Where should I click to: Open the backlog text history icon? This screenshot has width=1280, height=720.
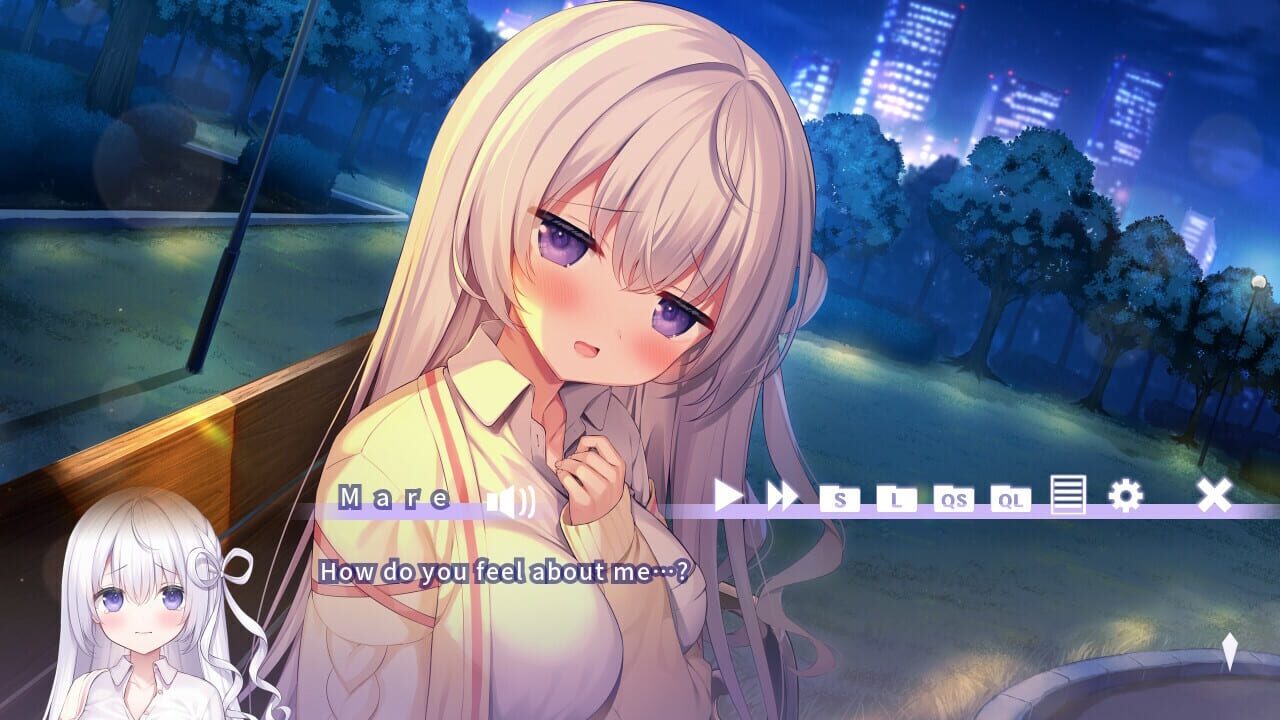pyautogui.click(x=1067, y=495)
